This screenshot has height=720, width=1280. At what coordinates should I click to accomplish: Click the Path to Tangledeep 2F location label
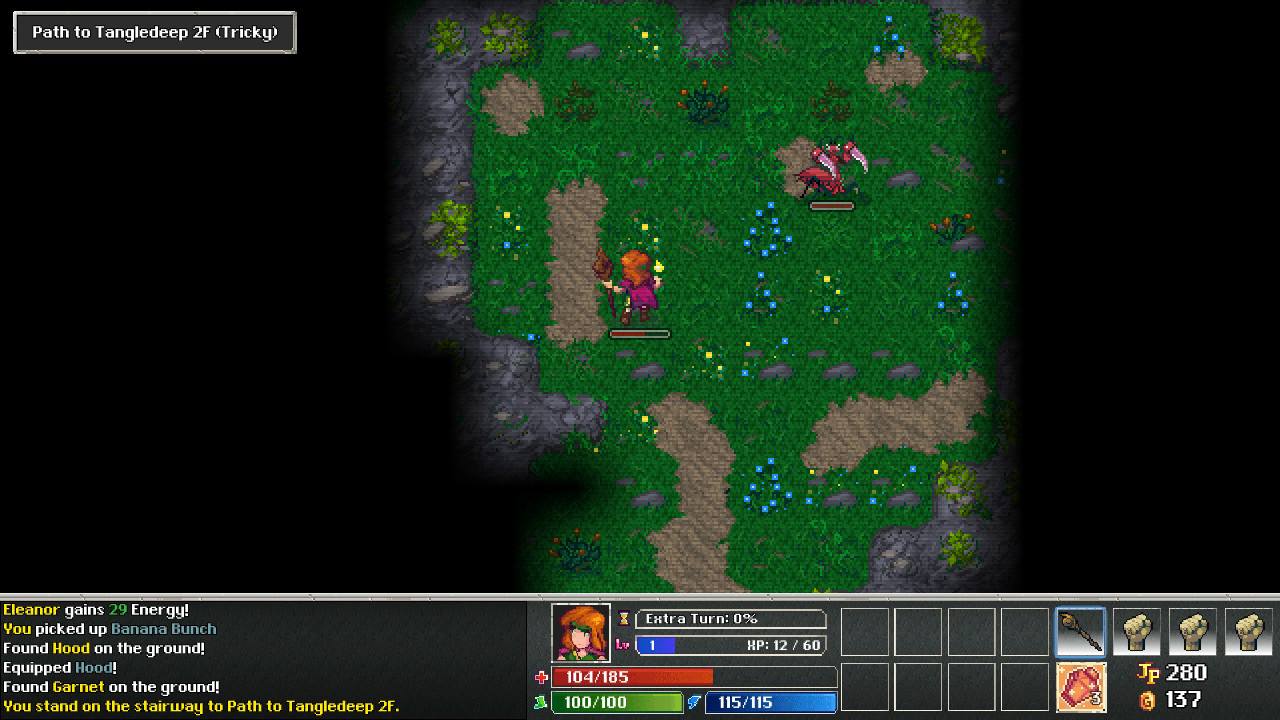click(155, 32)
